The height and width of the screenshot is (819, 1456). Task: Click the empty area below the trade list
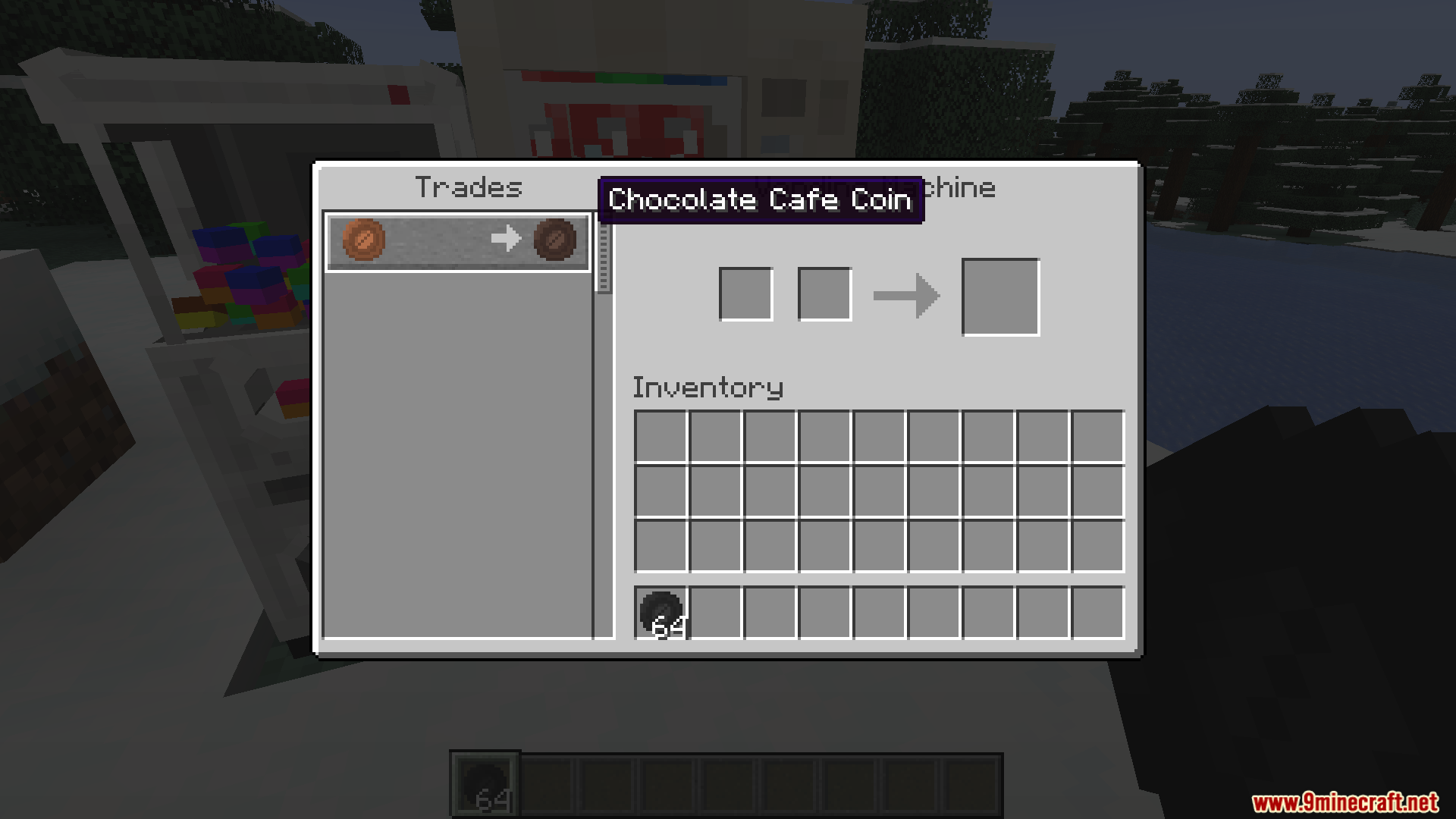(x=457, y=455)
